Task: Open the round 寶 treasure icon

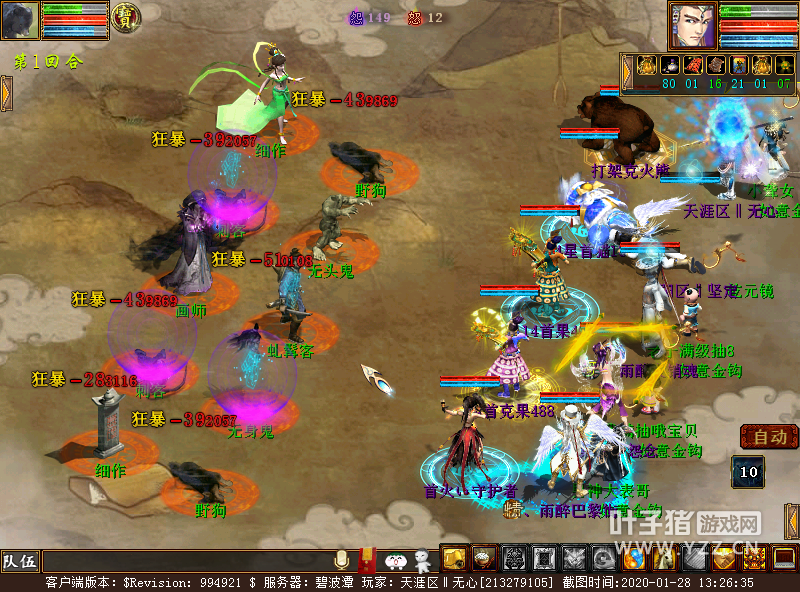Action: [125, 17]
